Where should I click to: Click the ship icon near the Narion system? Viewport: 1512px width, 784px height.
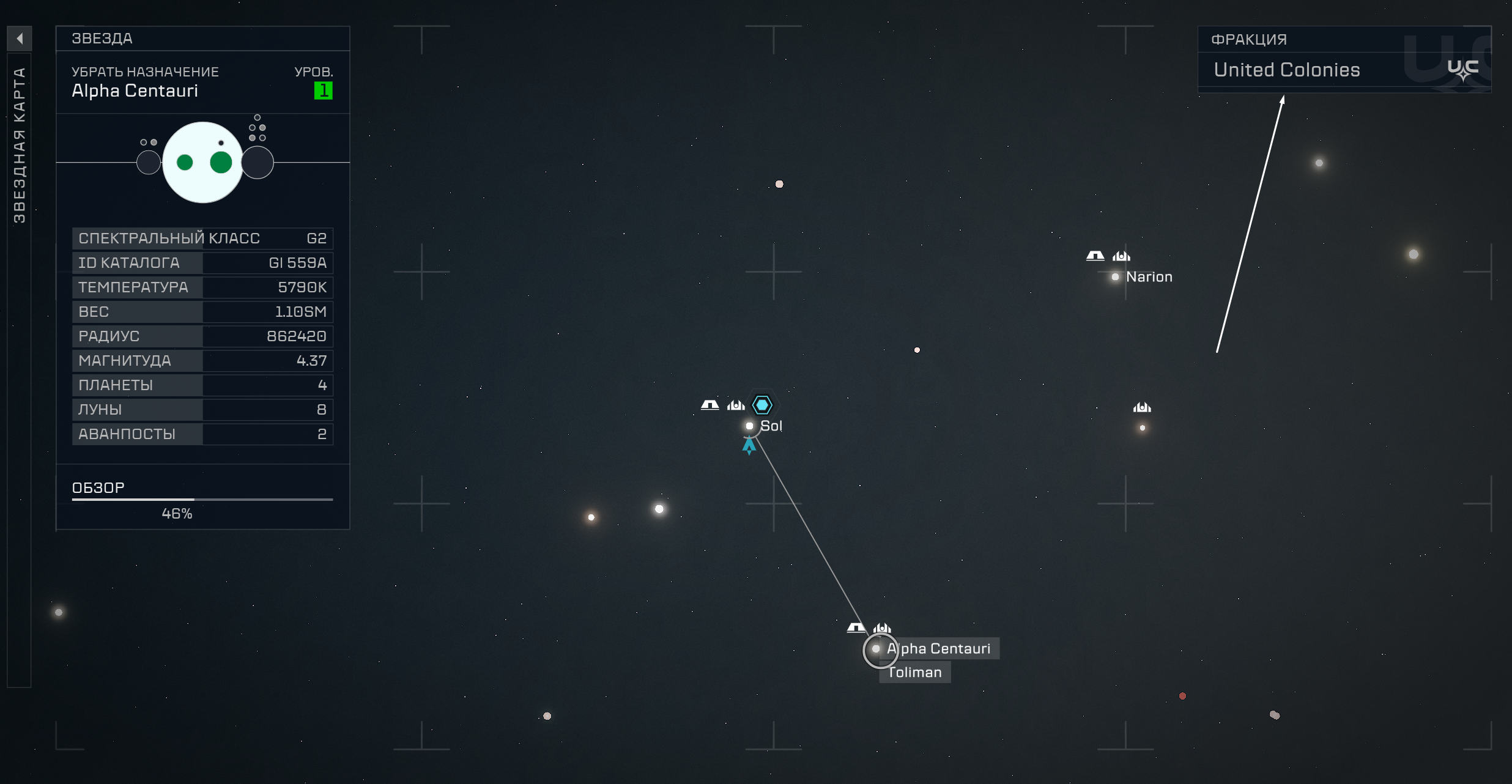pos(1120,256)
